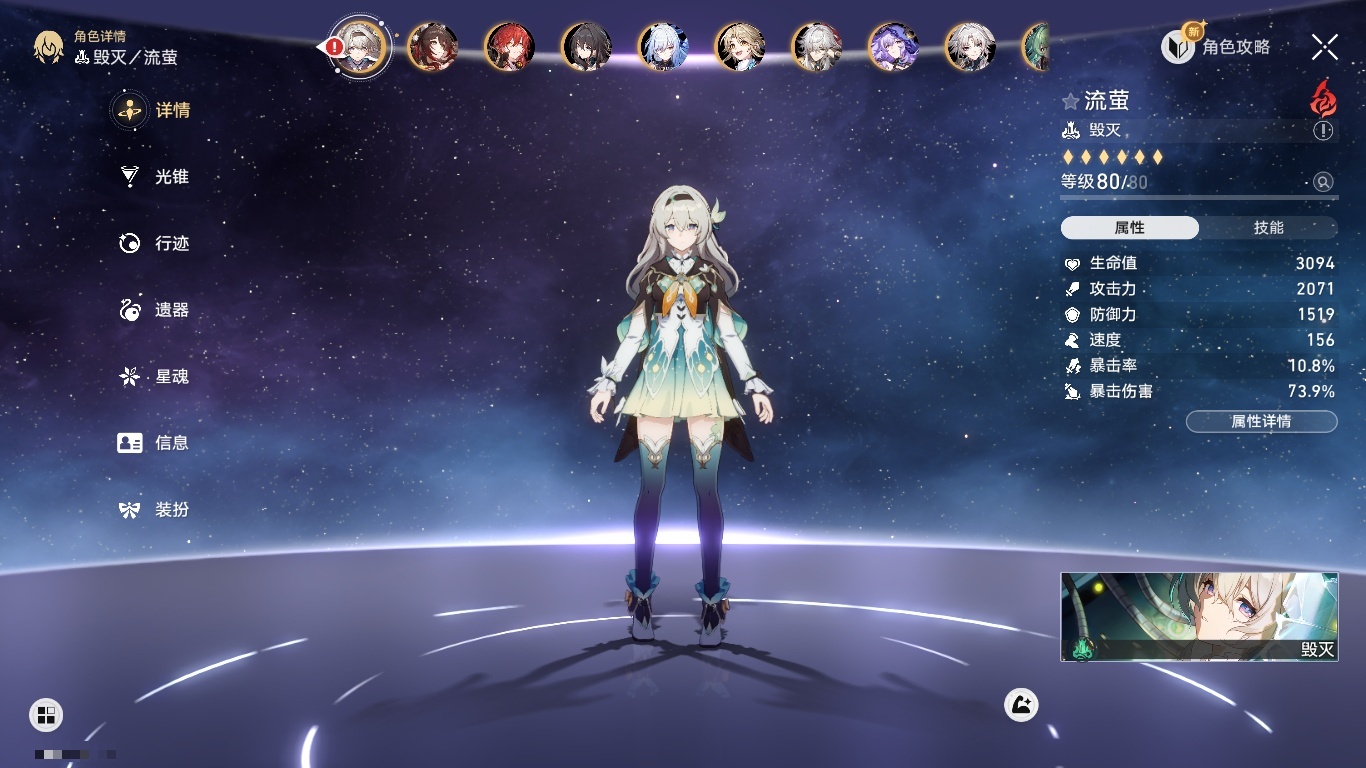Go to the 遗器 relics menu
The width and height of the screenshot is (1366, 768).
155,310
